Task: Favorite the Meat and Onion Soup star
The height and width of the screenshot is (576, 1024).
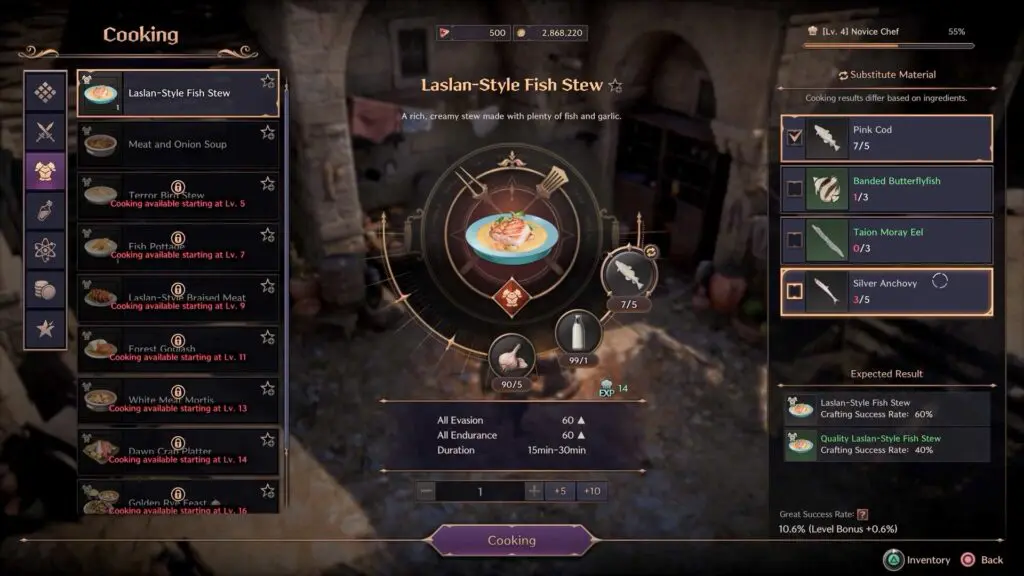Action: coord(267,132)
